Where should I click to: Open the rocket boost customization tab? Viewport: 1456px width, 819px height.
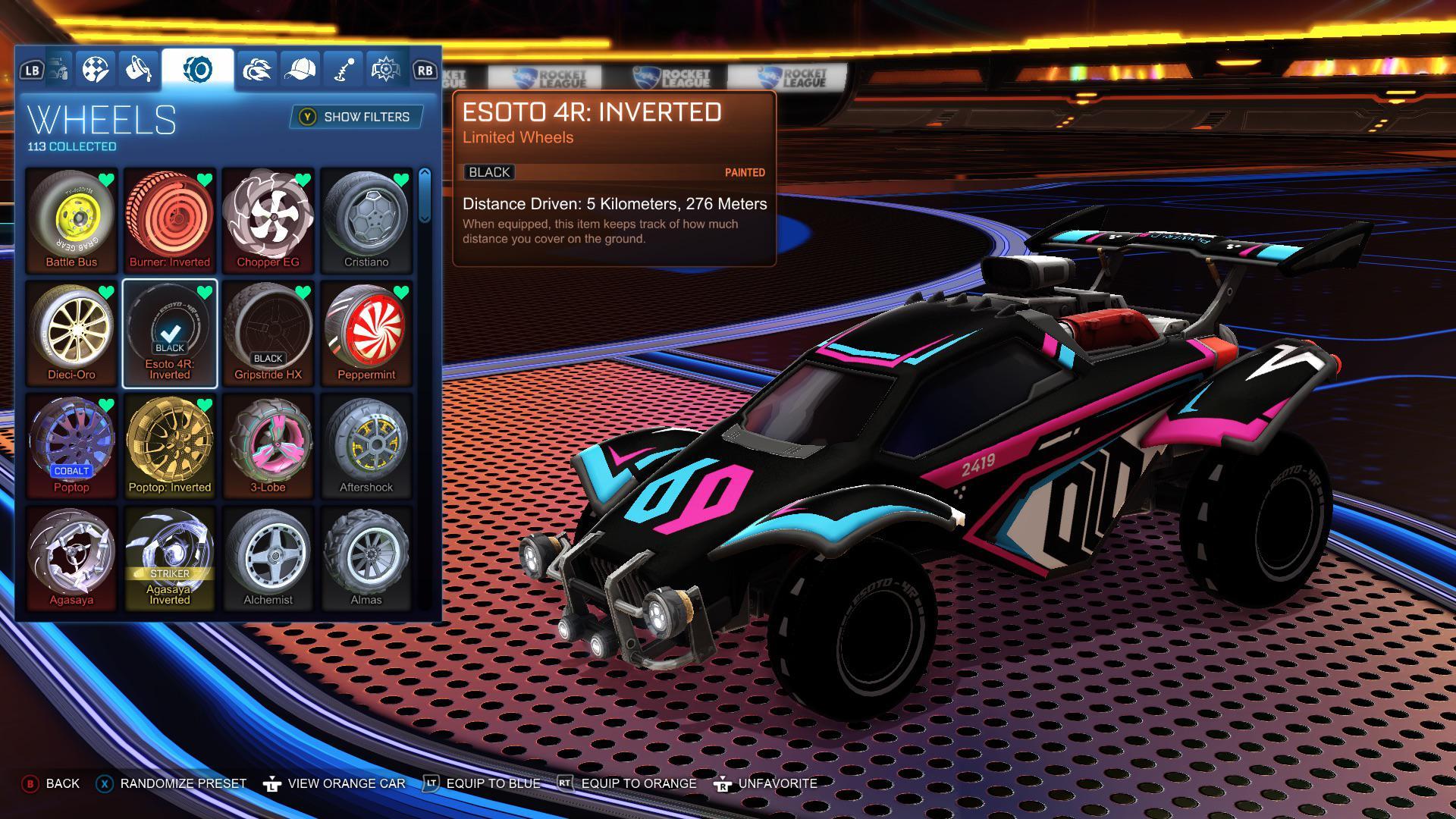pos(256,69)
